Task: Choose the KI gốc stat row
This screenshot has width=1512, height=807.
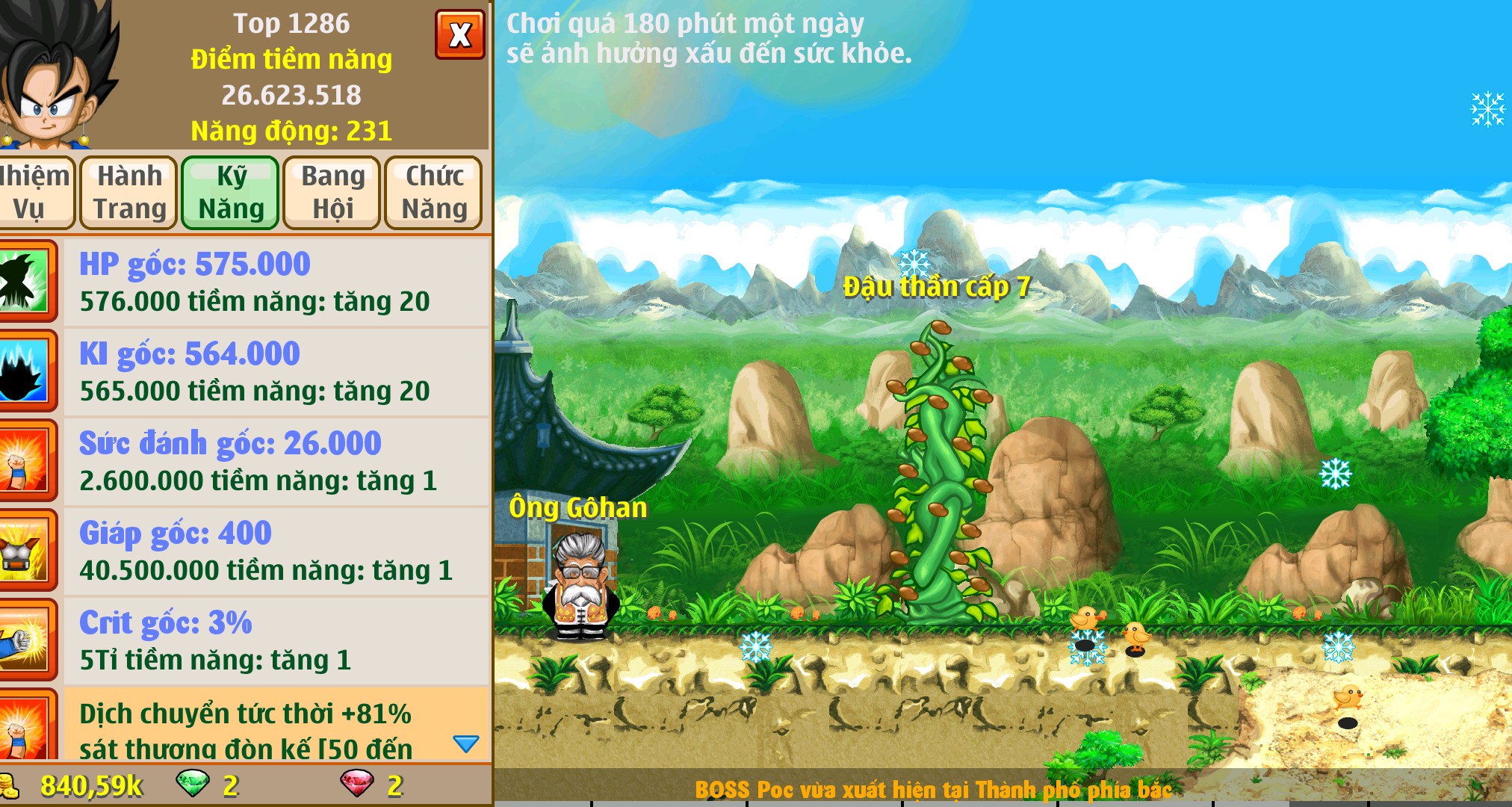Action: coord(276,371)
